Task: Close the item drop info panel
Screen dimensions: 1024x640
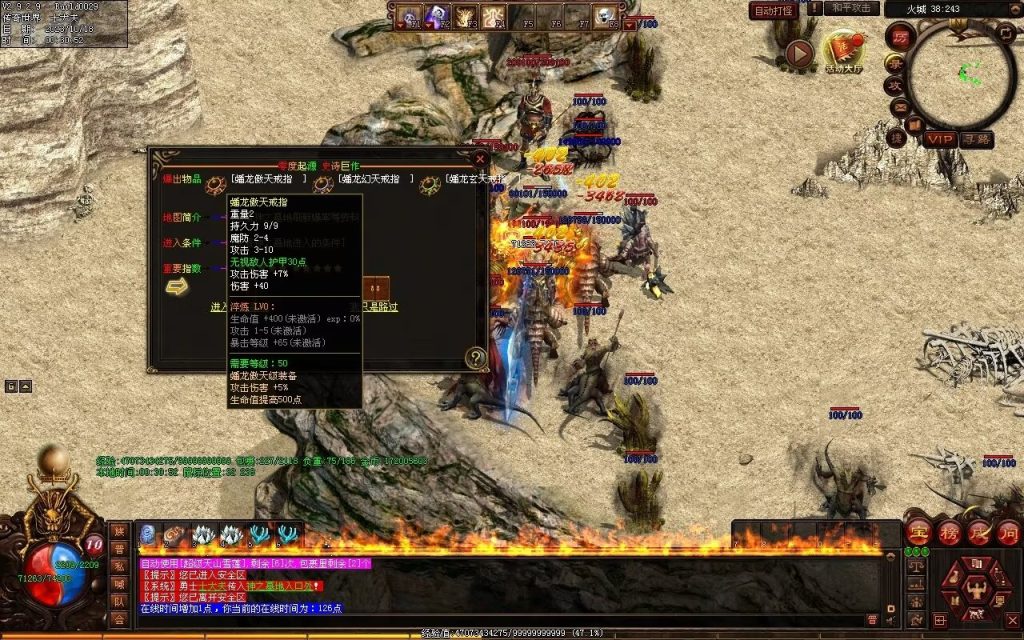Action: pos(480,158)
